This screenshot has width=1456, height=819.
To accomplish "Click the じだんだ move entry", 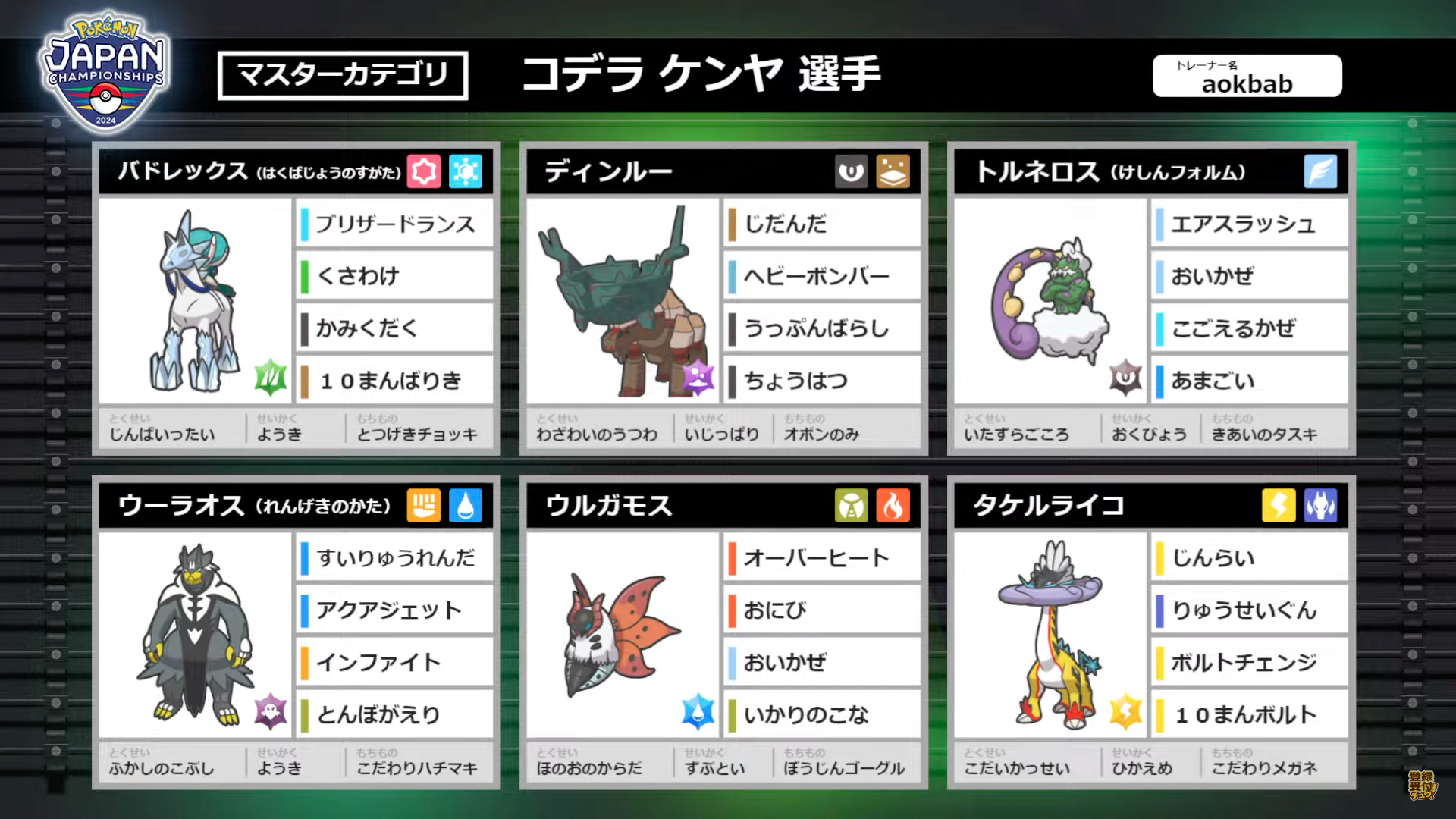I will [x=822, y=224].
